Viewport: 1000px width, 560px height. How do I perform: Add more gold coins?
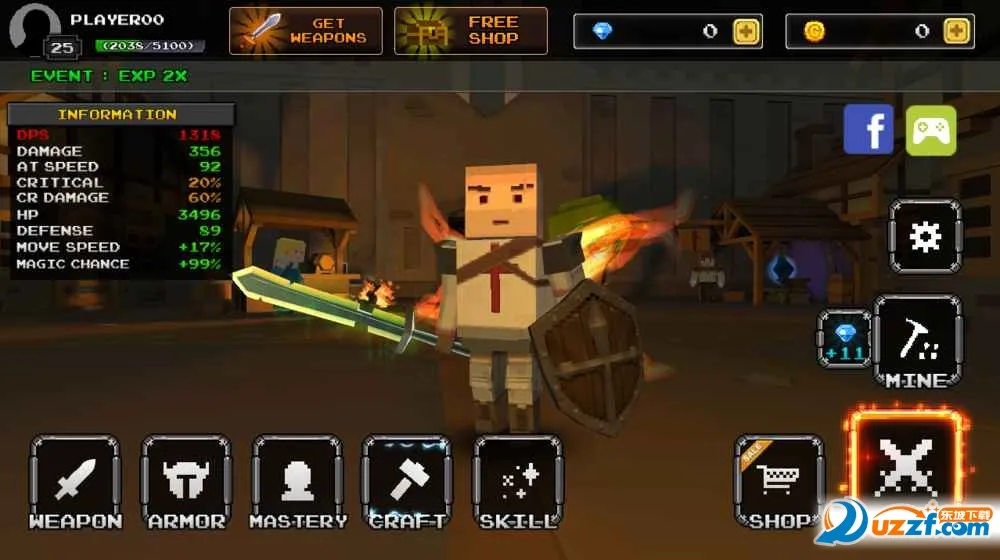957,31
